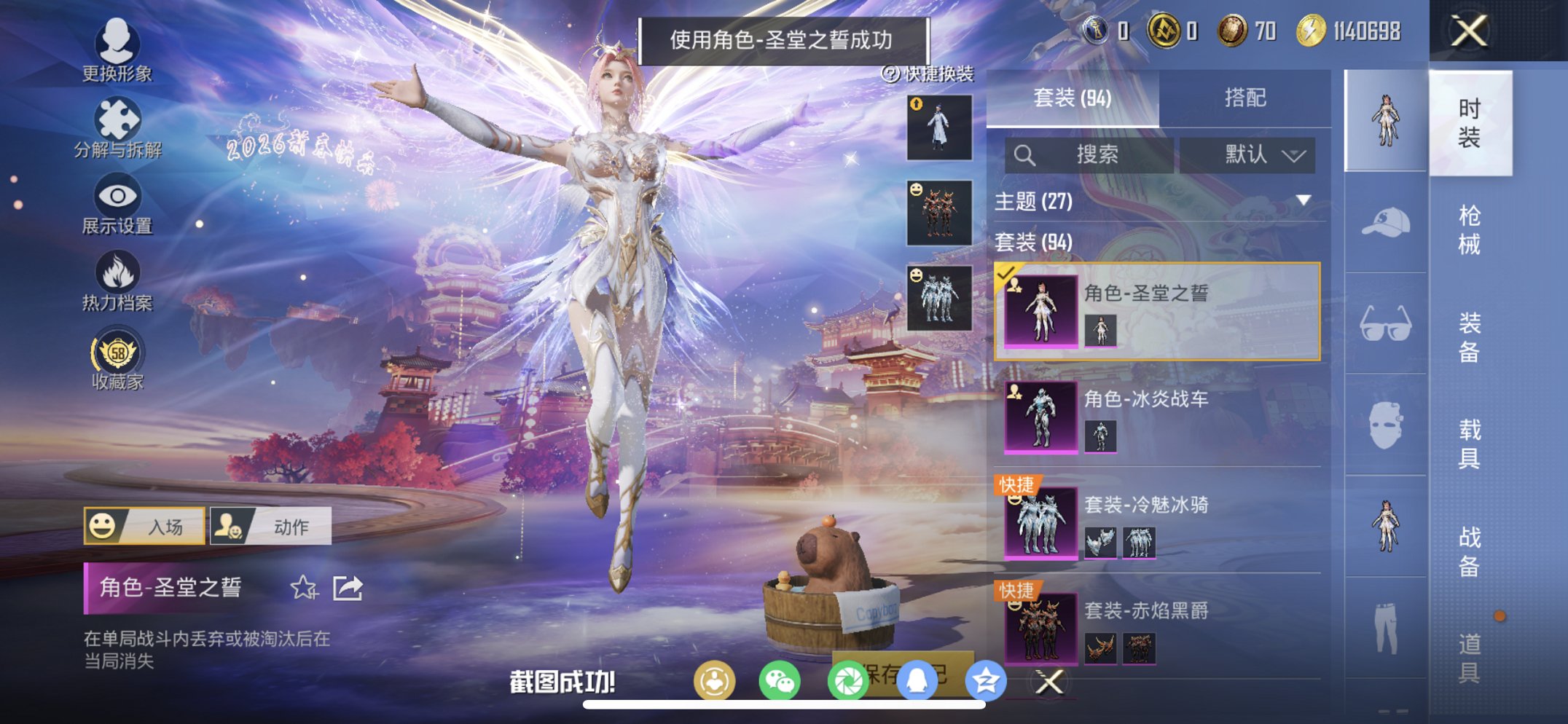
Task: Collapse the 主题 (27) section
Action: 1302,202
